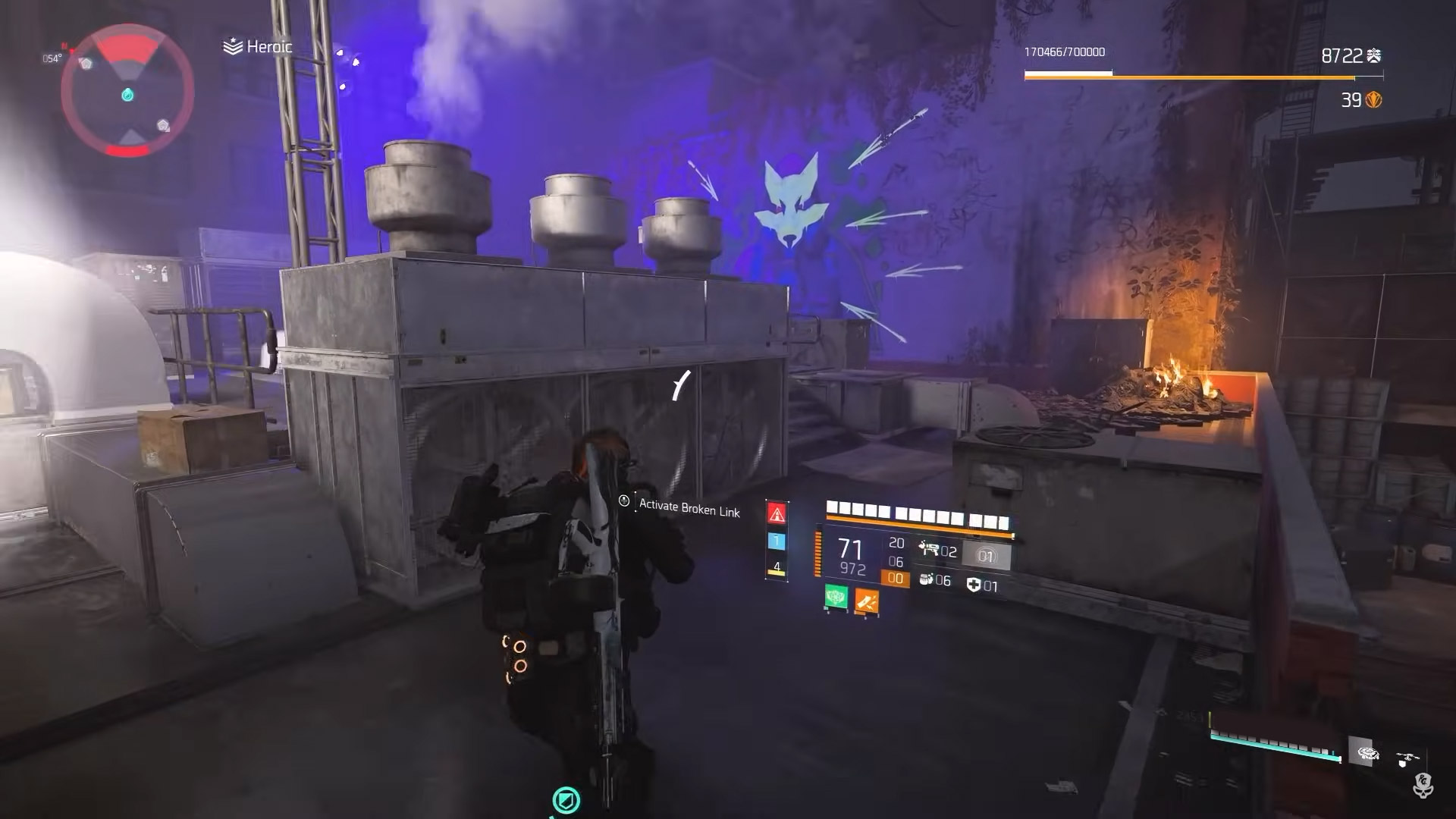
Task: Activate the green skill icon
Action: [x=836, y=598]
